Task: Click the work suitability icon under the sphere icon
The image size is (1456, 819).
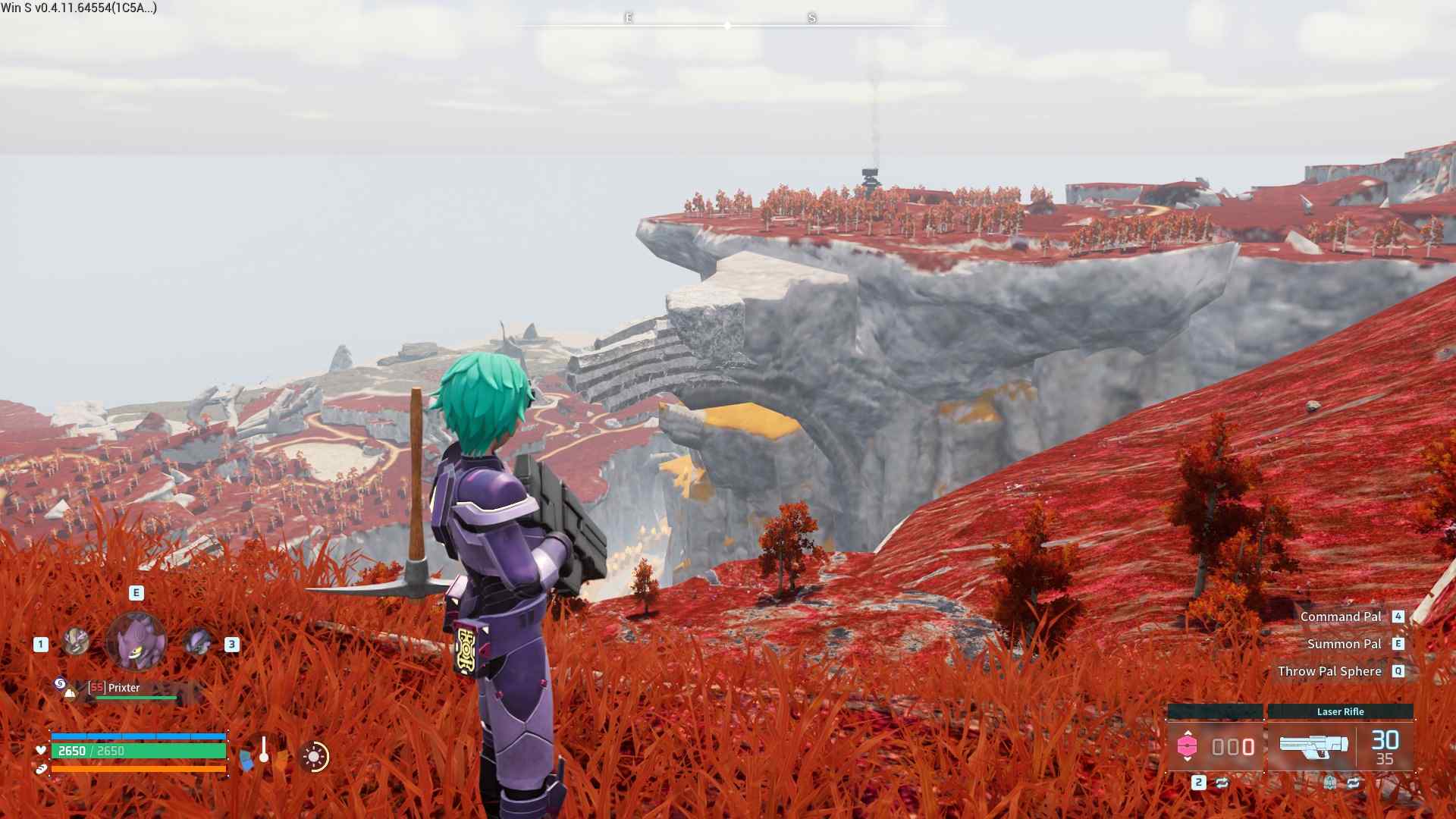Action: 70,693
